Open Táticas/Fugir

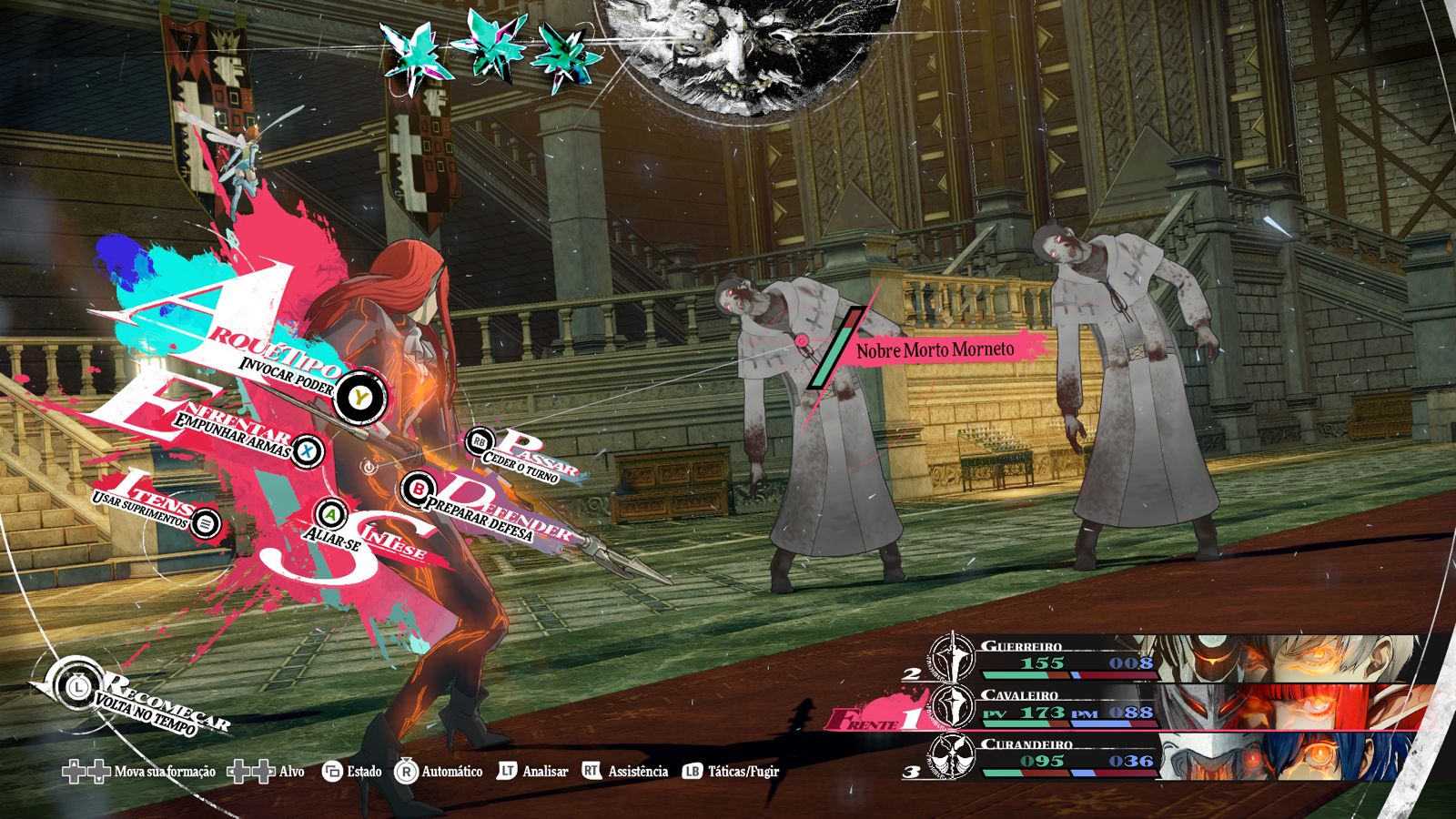click(x=732, y=772)
